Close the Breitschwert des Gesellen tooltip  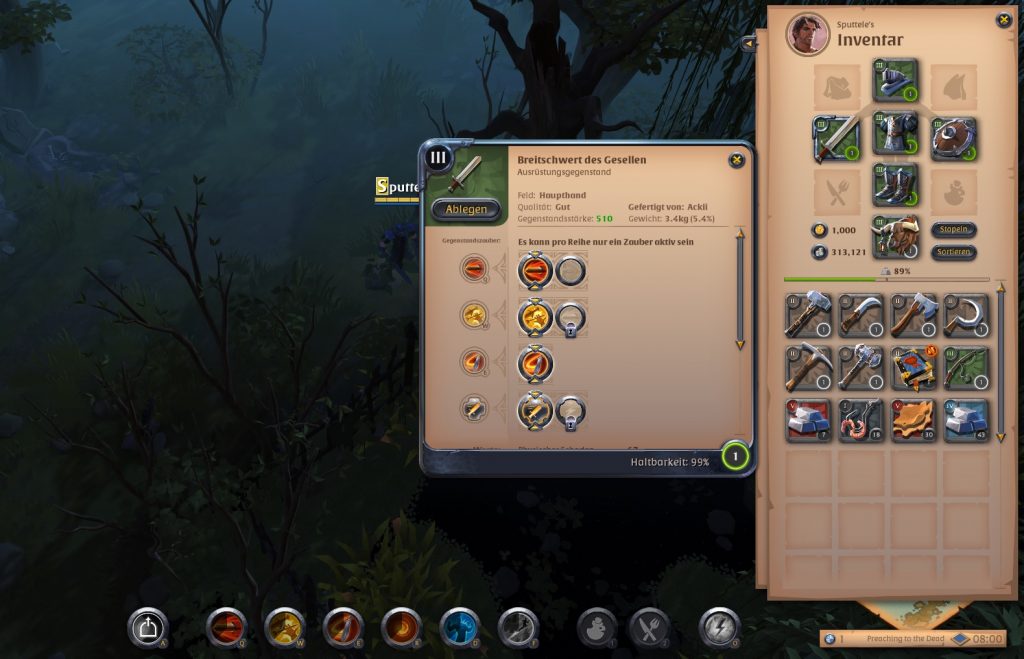click(736, 160)
